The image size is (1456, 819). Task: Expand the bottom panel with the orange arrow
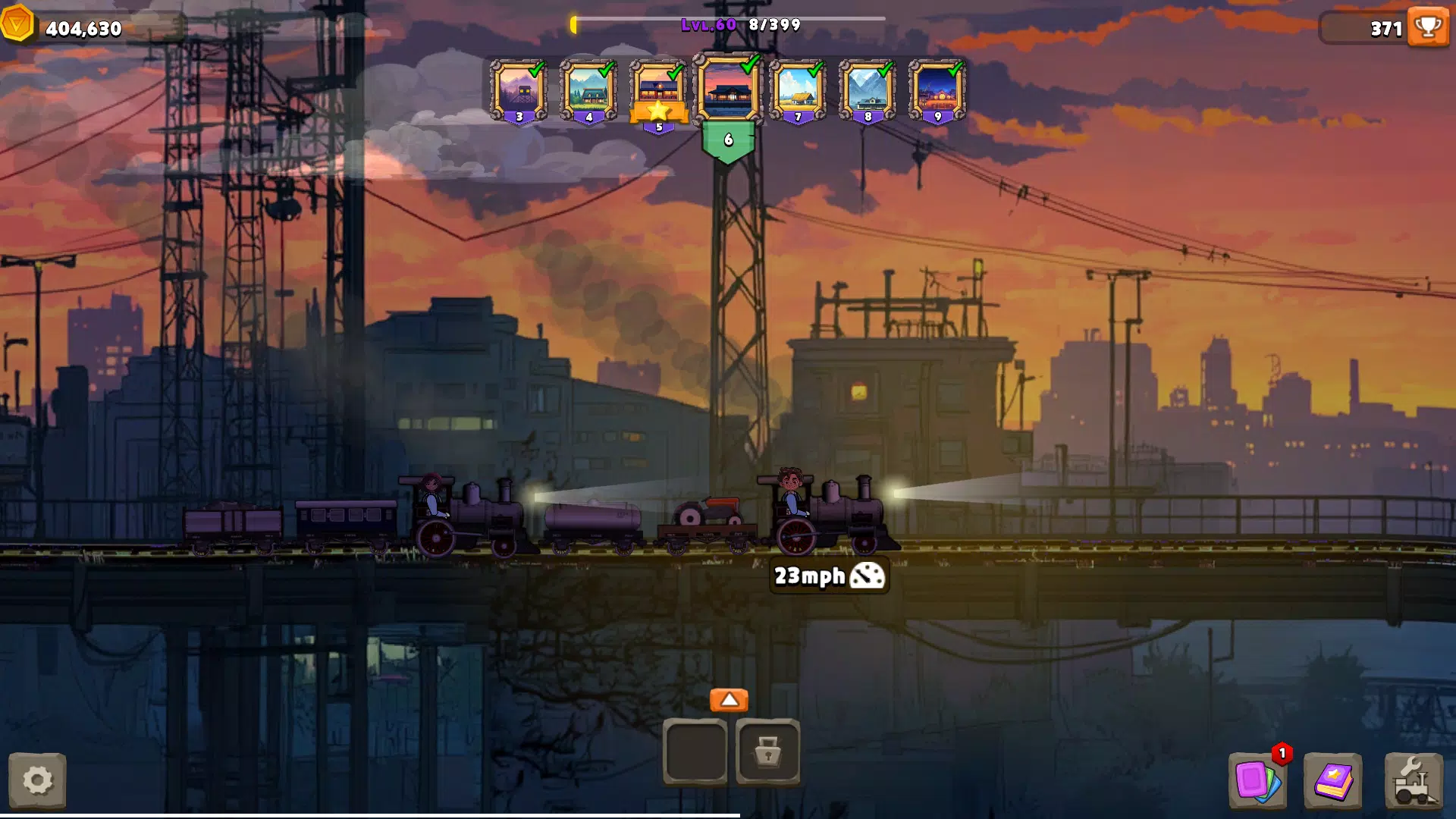click(x=730, y=700)
